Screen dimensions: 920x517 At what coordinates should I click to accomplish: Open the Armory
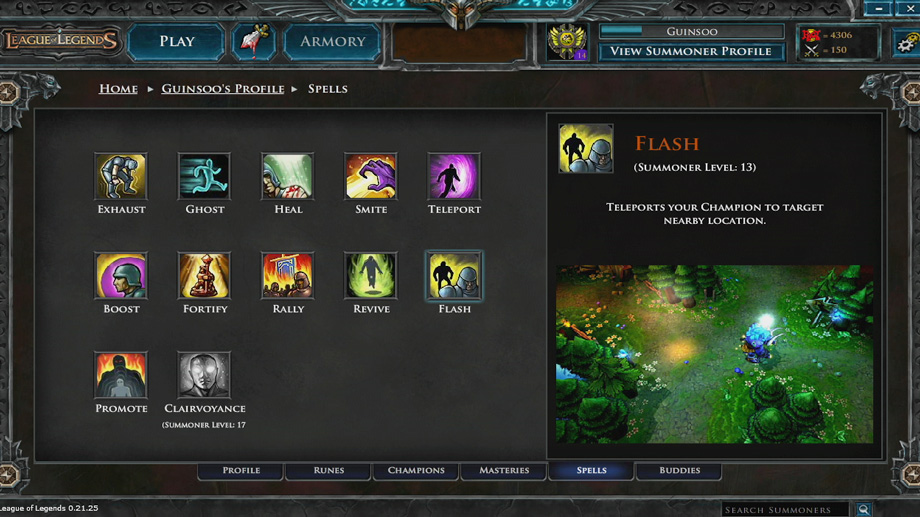(x=332, y=42)
